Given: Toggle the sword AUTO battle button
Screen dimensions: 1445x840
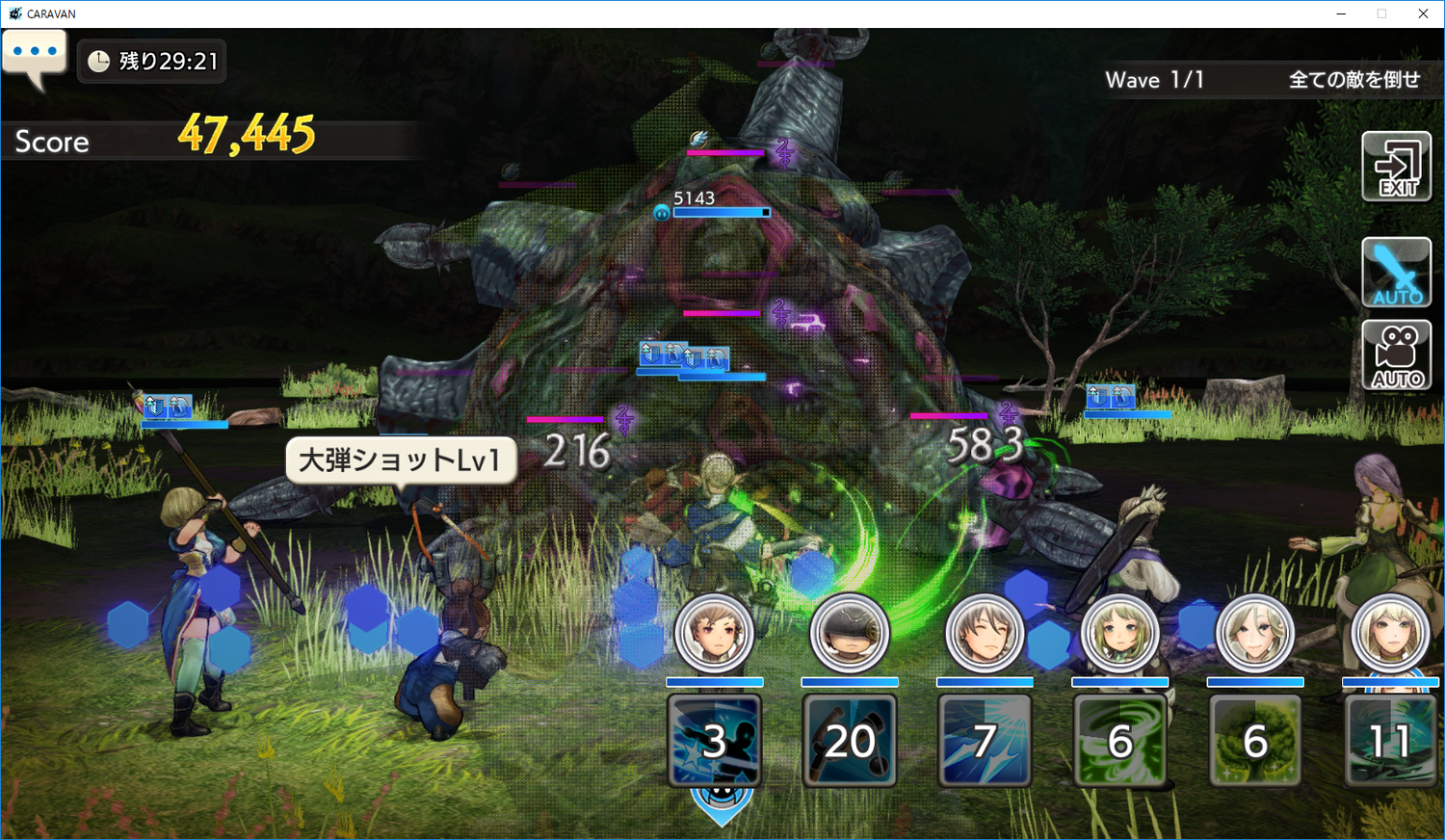Looking at the screenshot, I should [x=1396, y=273].
